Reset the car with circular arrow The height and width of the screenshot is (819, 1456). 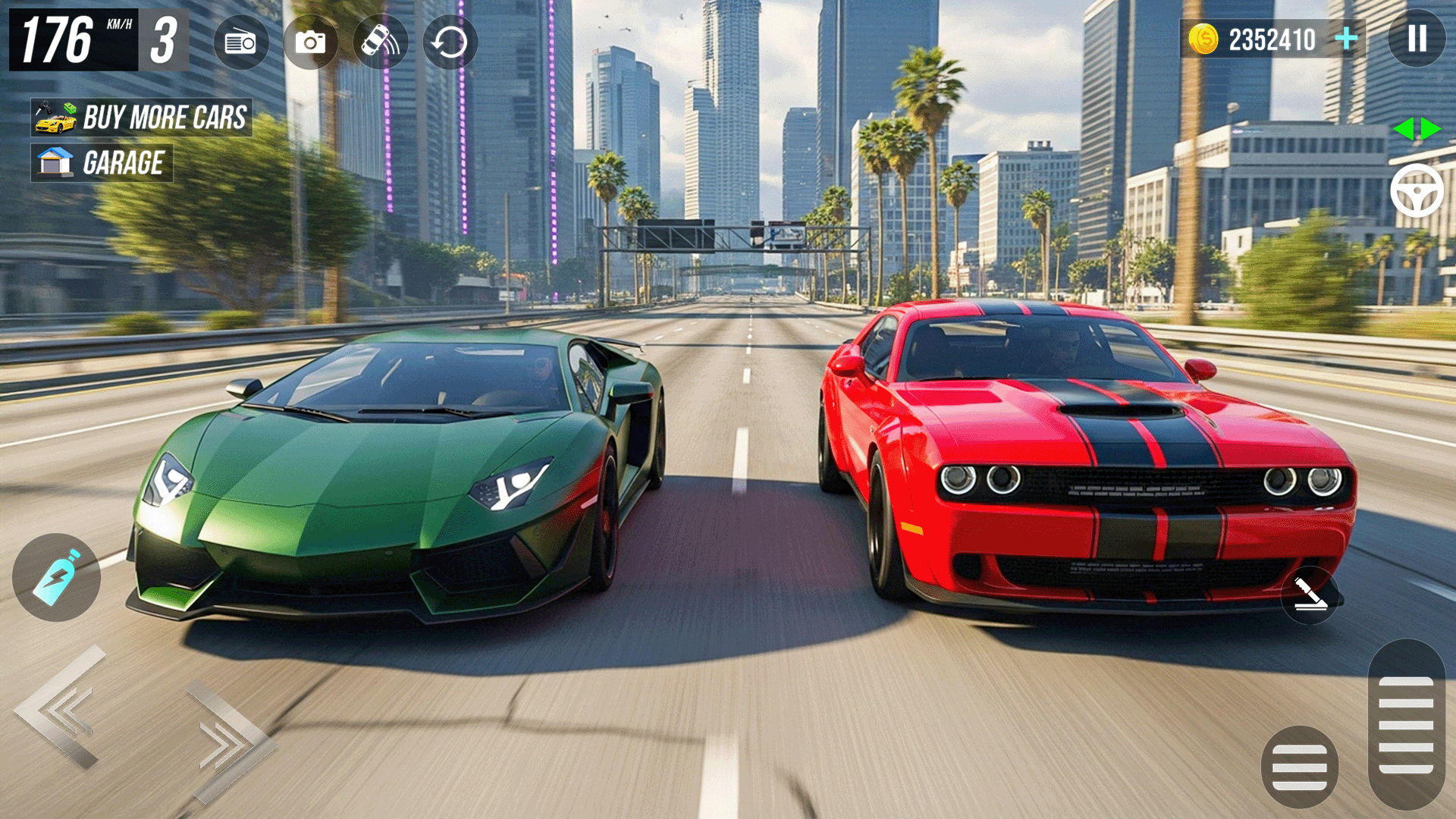click(x=450, y=42)
